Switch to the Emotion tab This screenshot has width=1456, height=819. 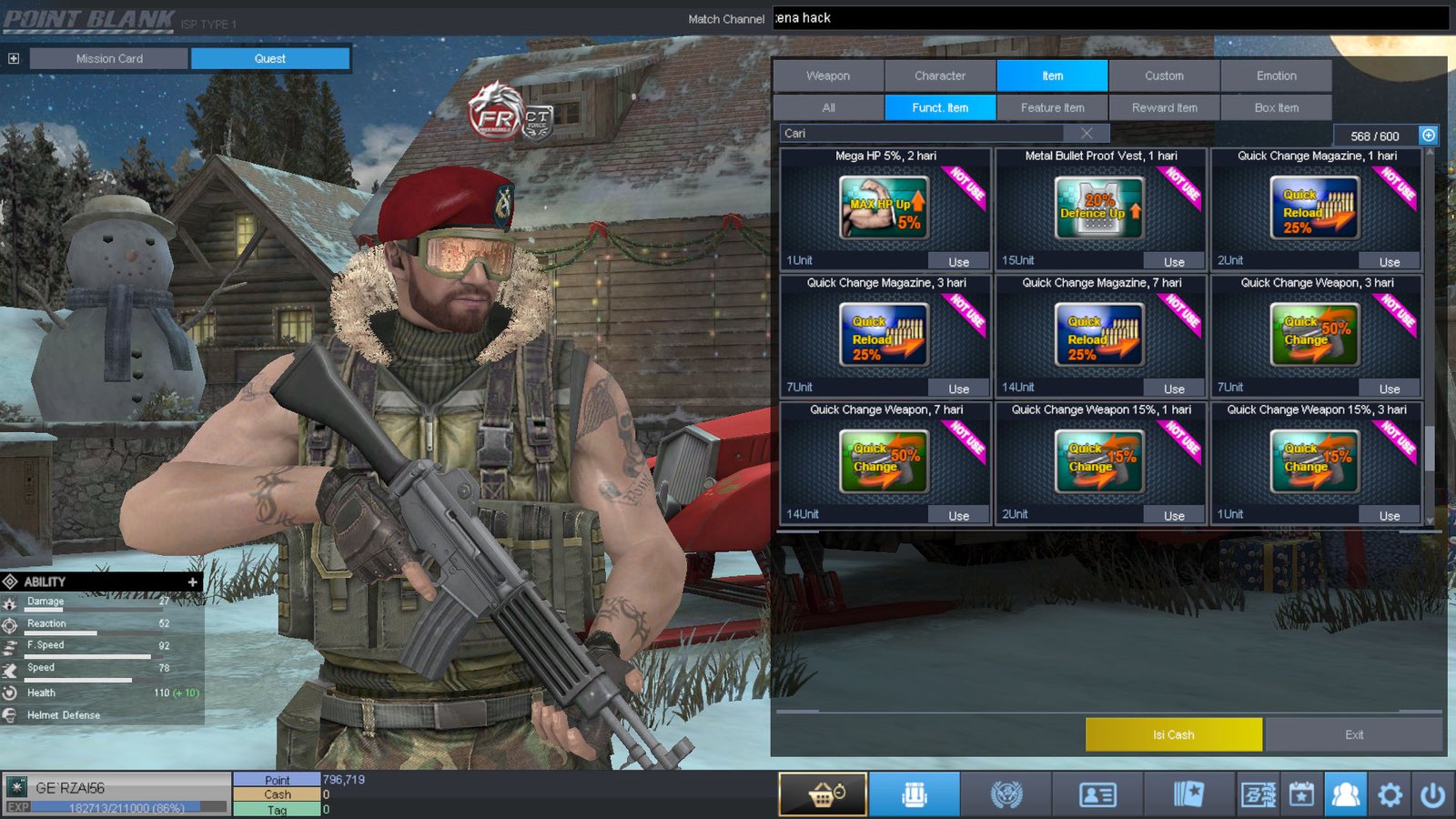pos(1276,76)
